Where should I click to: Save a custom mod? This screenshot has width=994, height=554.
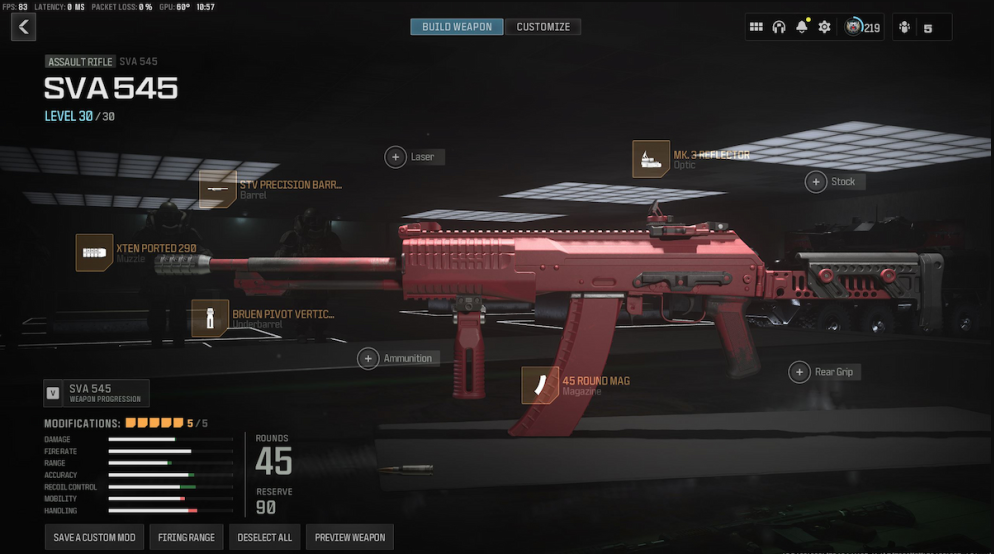point(94,537)
